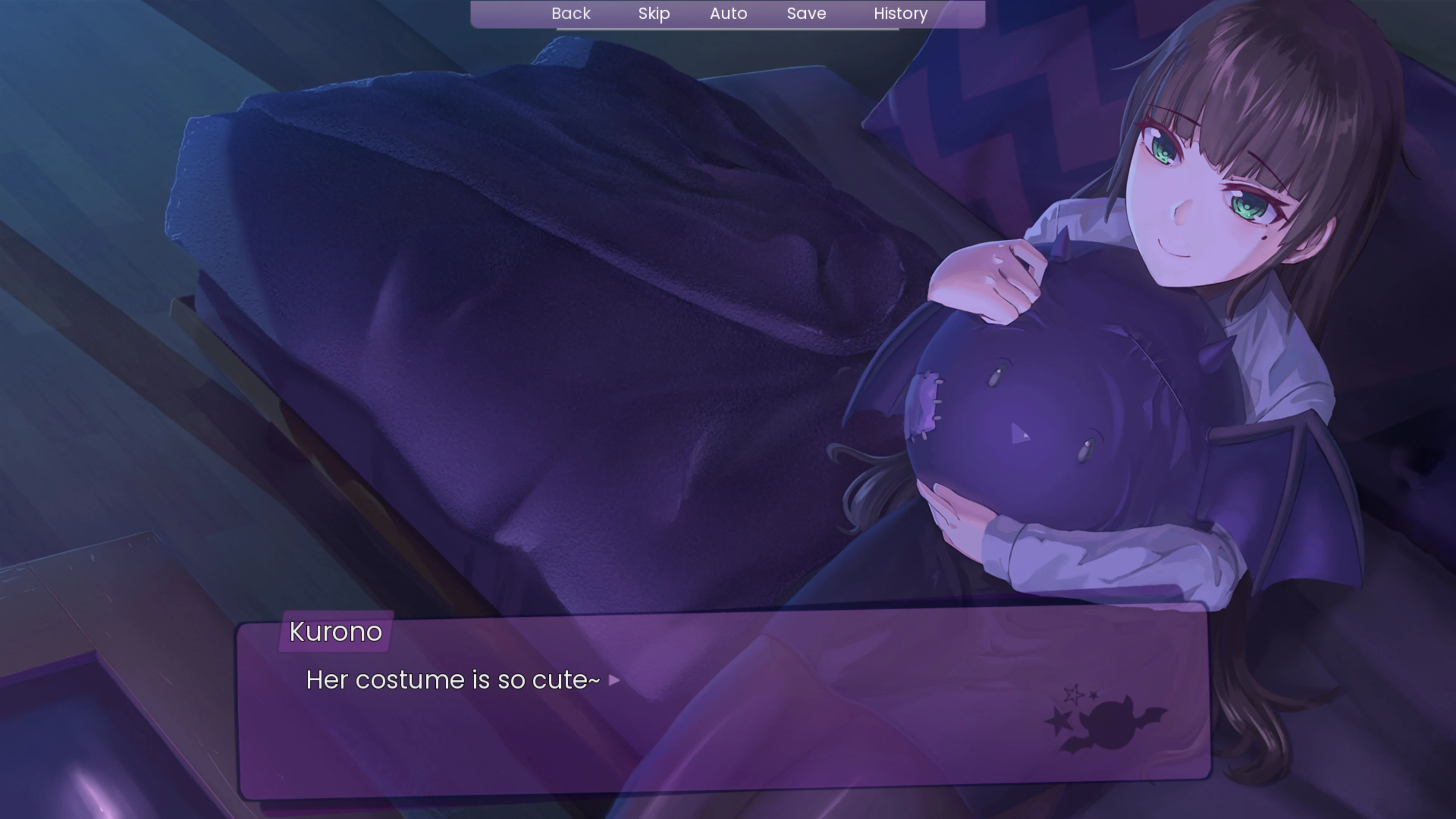The image size is (1456, 819).
Task: Click Back to return to previous dialogue
Action: click(571, 14)
